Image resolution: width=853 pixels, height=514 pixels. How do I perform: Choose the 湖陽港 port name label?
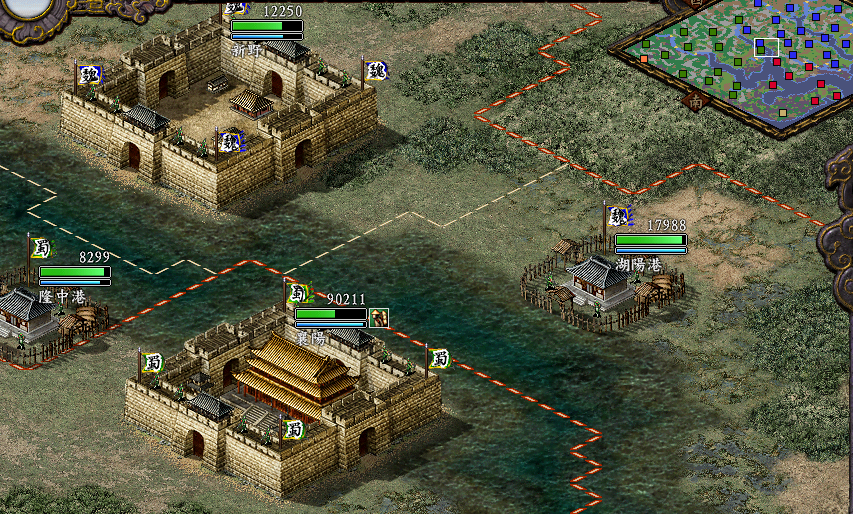pyautogui.click(x=638, y=265)
